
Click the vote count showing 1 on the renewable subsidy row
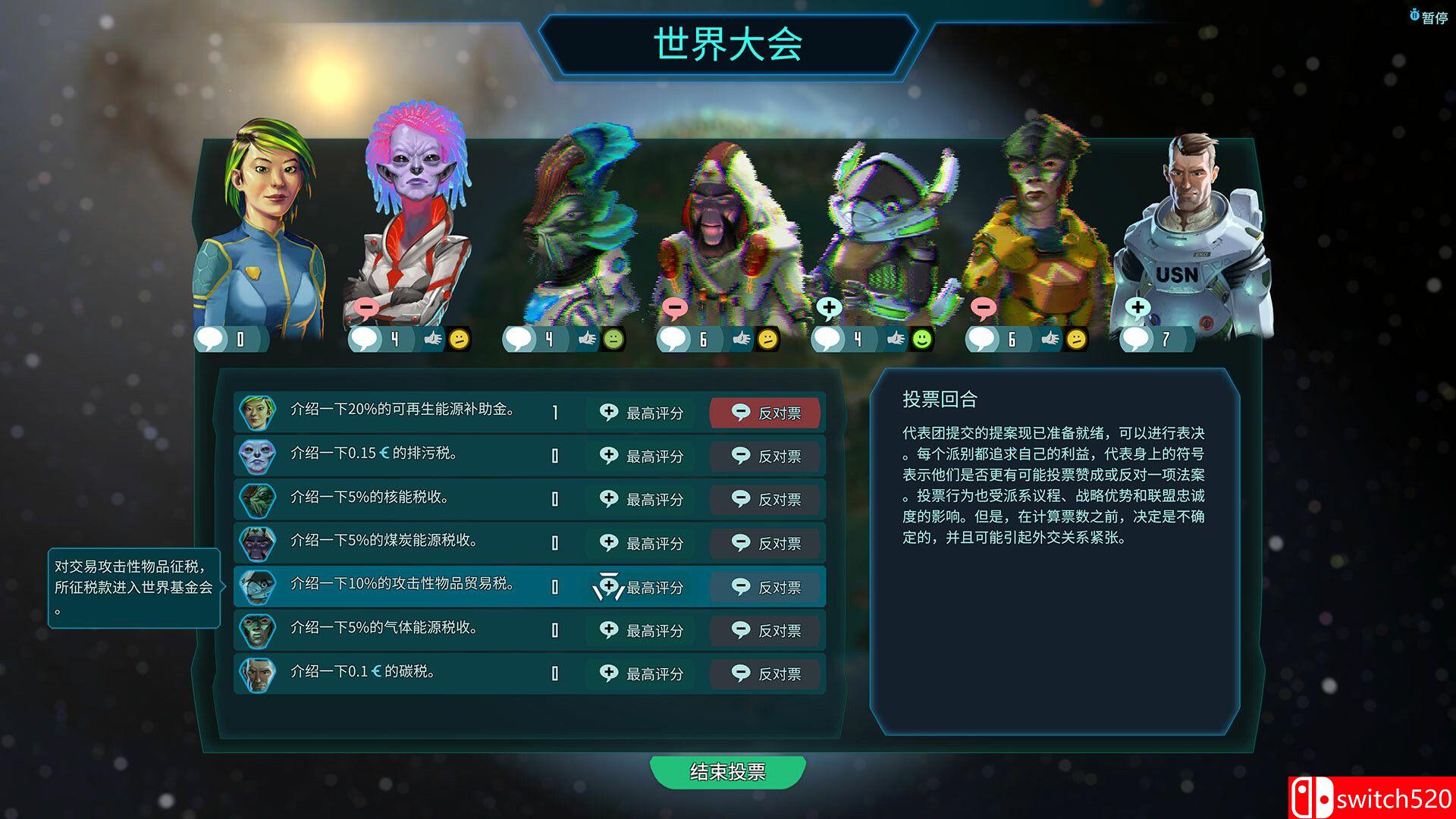[554, 413]
